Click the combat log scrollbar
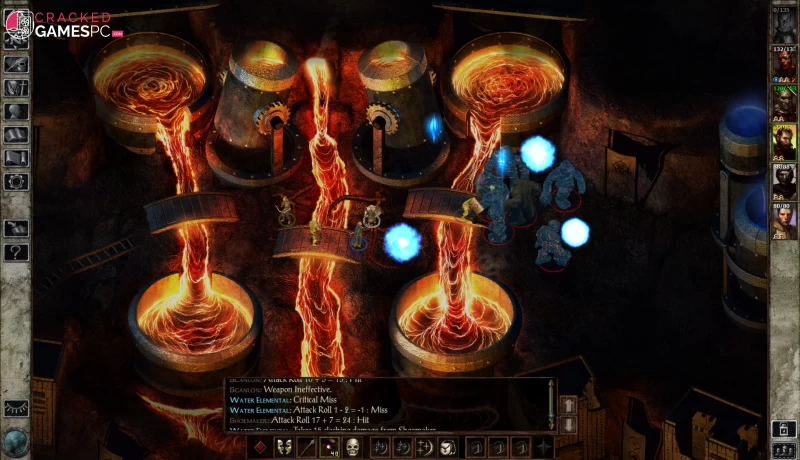 pyautogui.click(x=549, y=405)
